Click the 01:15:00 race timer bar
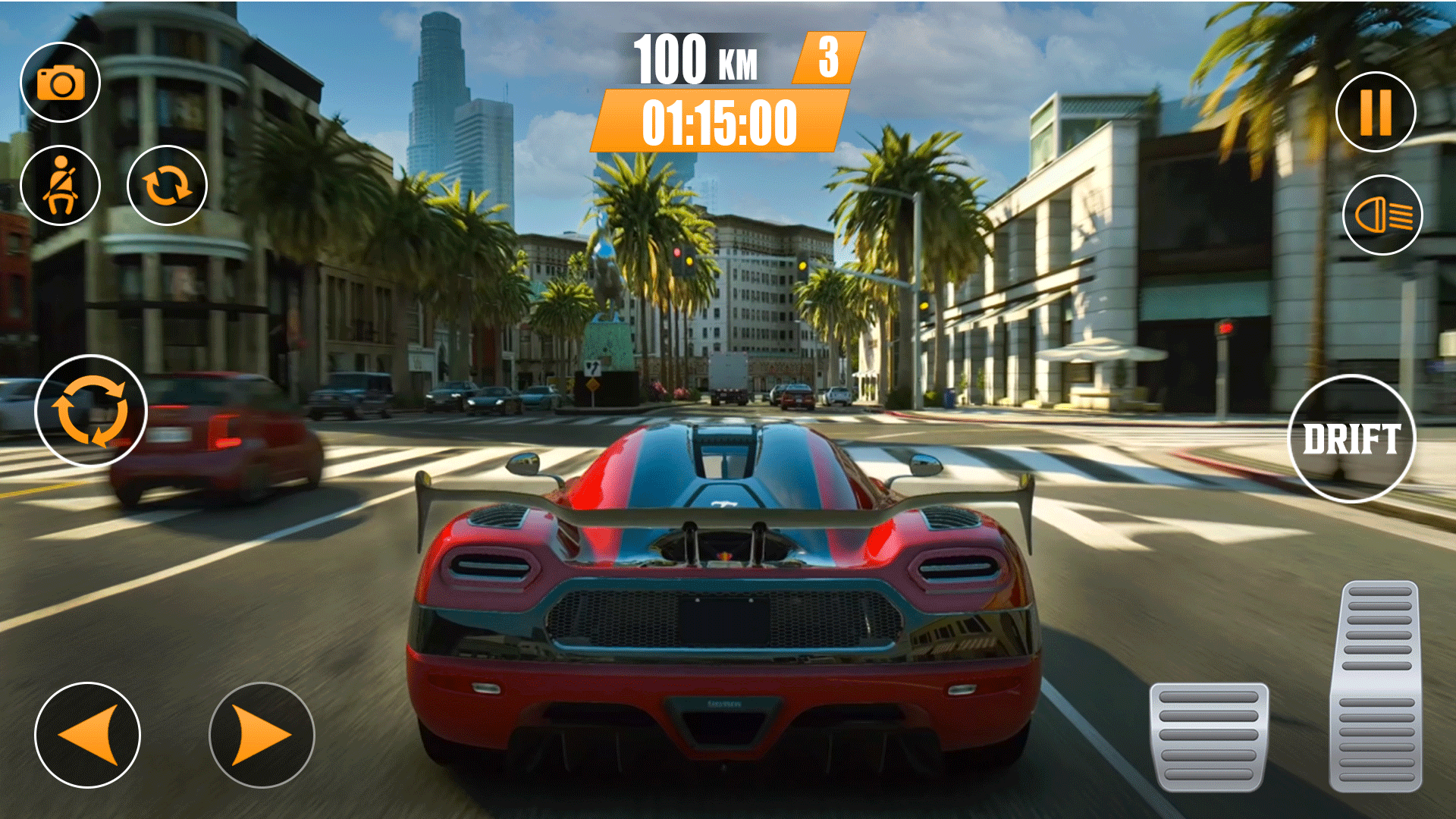 (x=719, y=123)
